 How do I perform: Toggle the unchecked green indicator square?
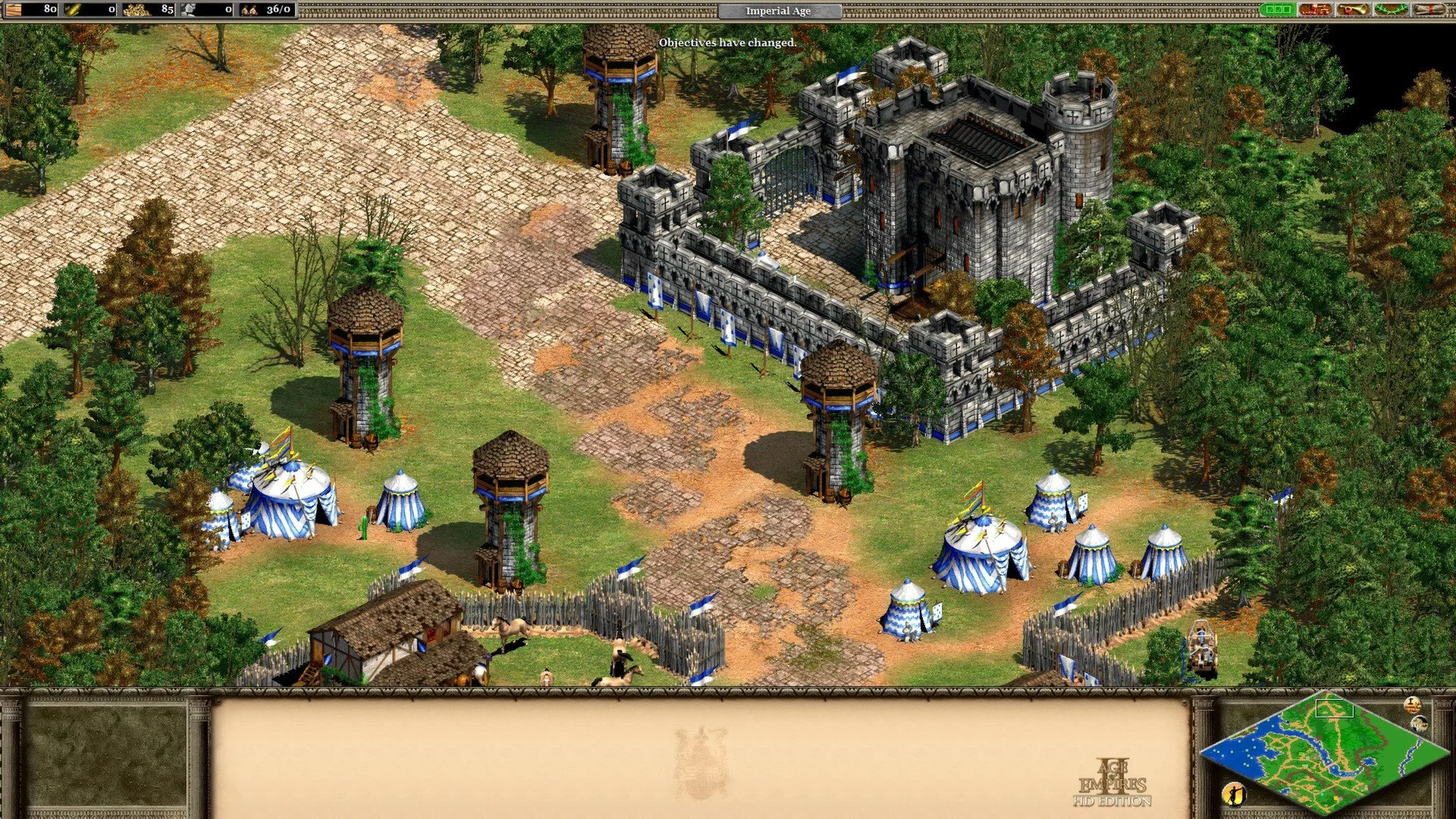coord(1286,10)
